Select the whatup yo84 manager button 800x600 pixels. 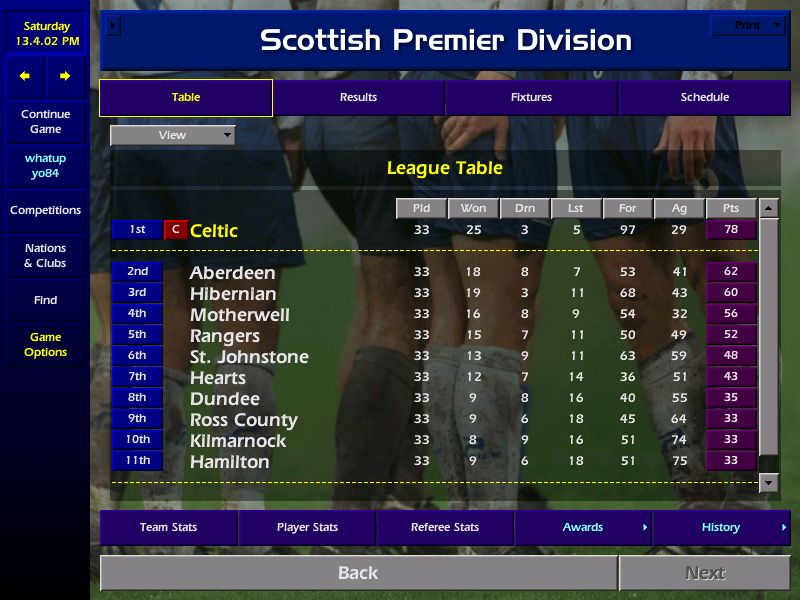click(45, 166)
